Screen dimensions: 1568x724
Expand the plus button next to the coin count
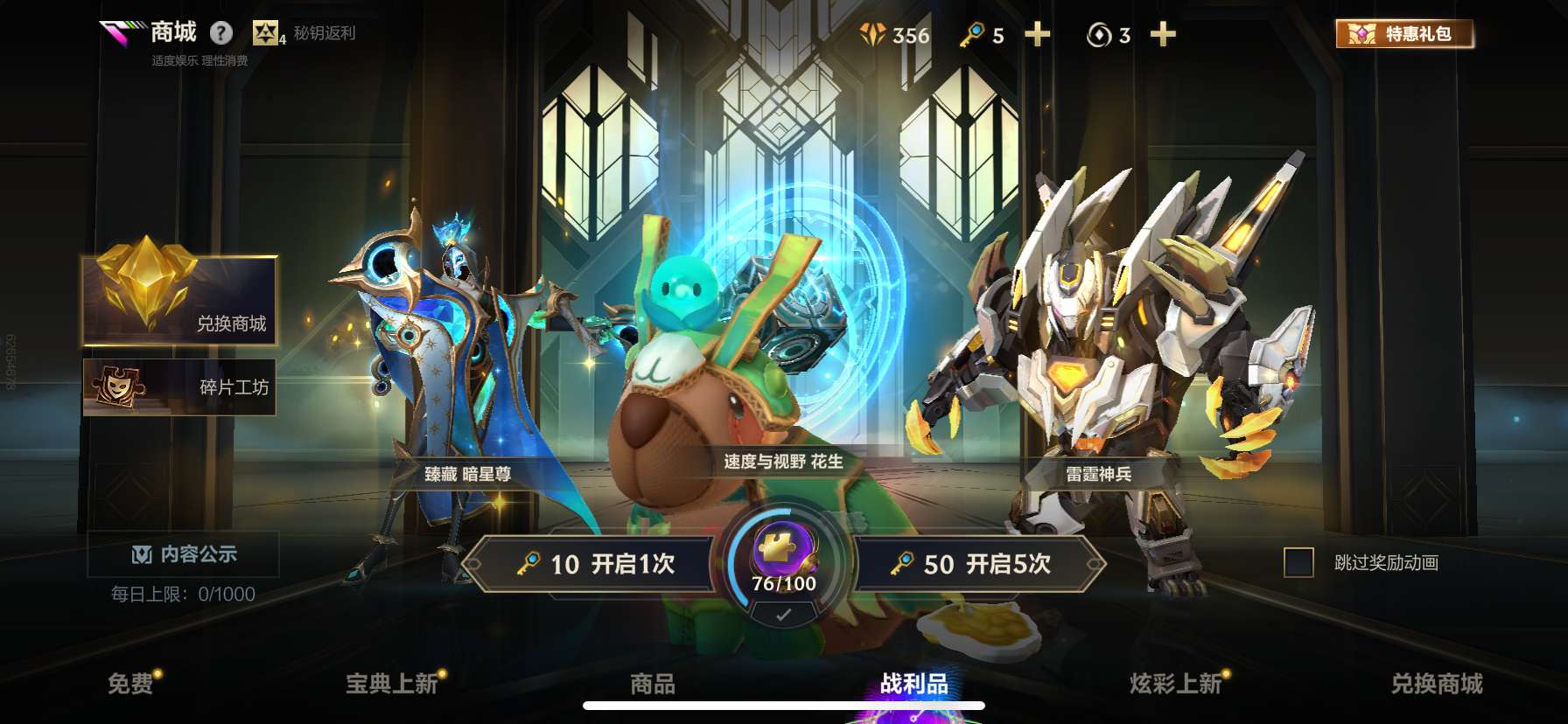[1162, 35]
